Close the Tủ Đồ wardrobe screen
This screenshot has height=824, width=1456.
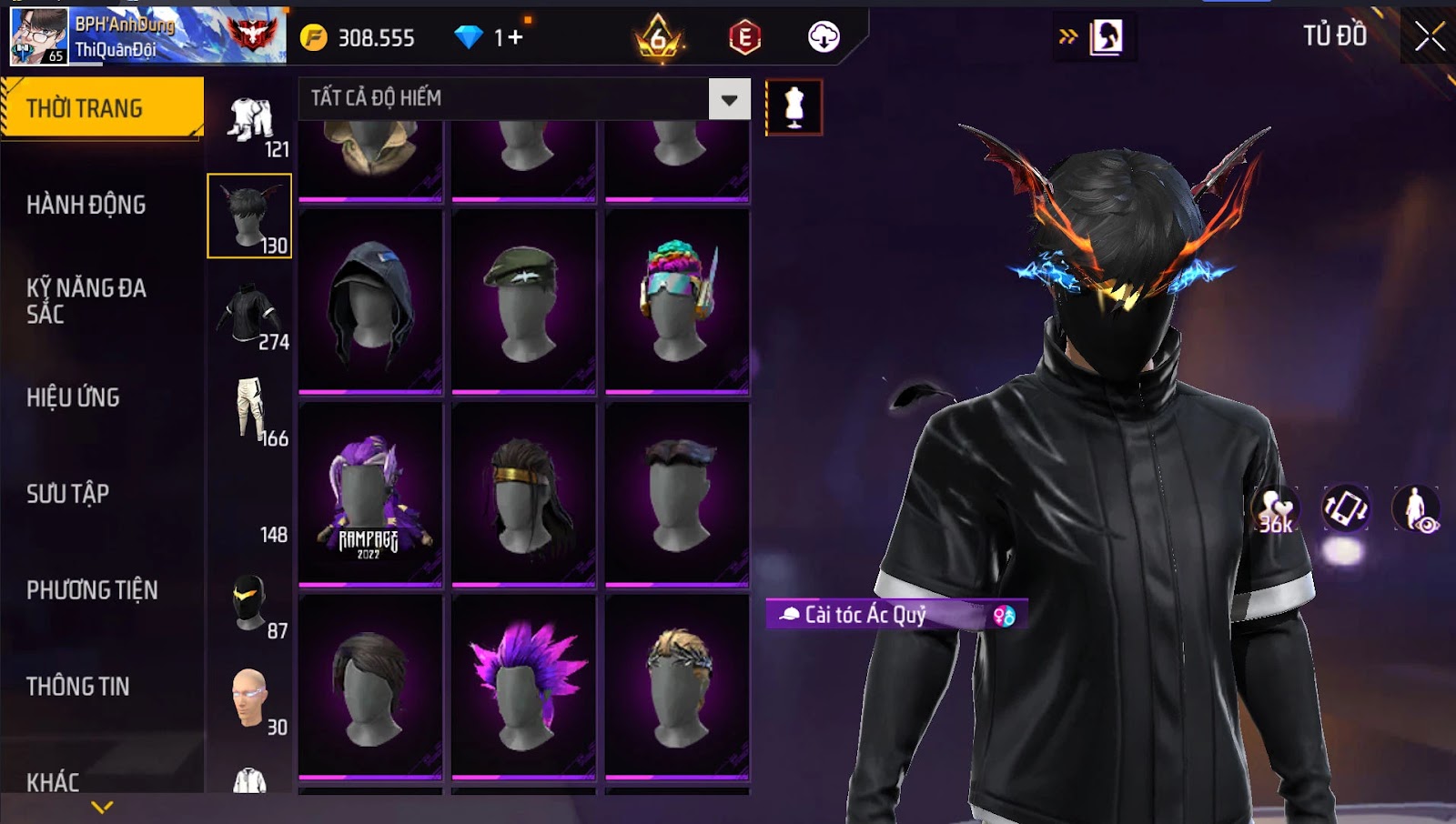(x=1429, y=36)
